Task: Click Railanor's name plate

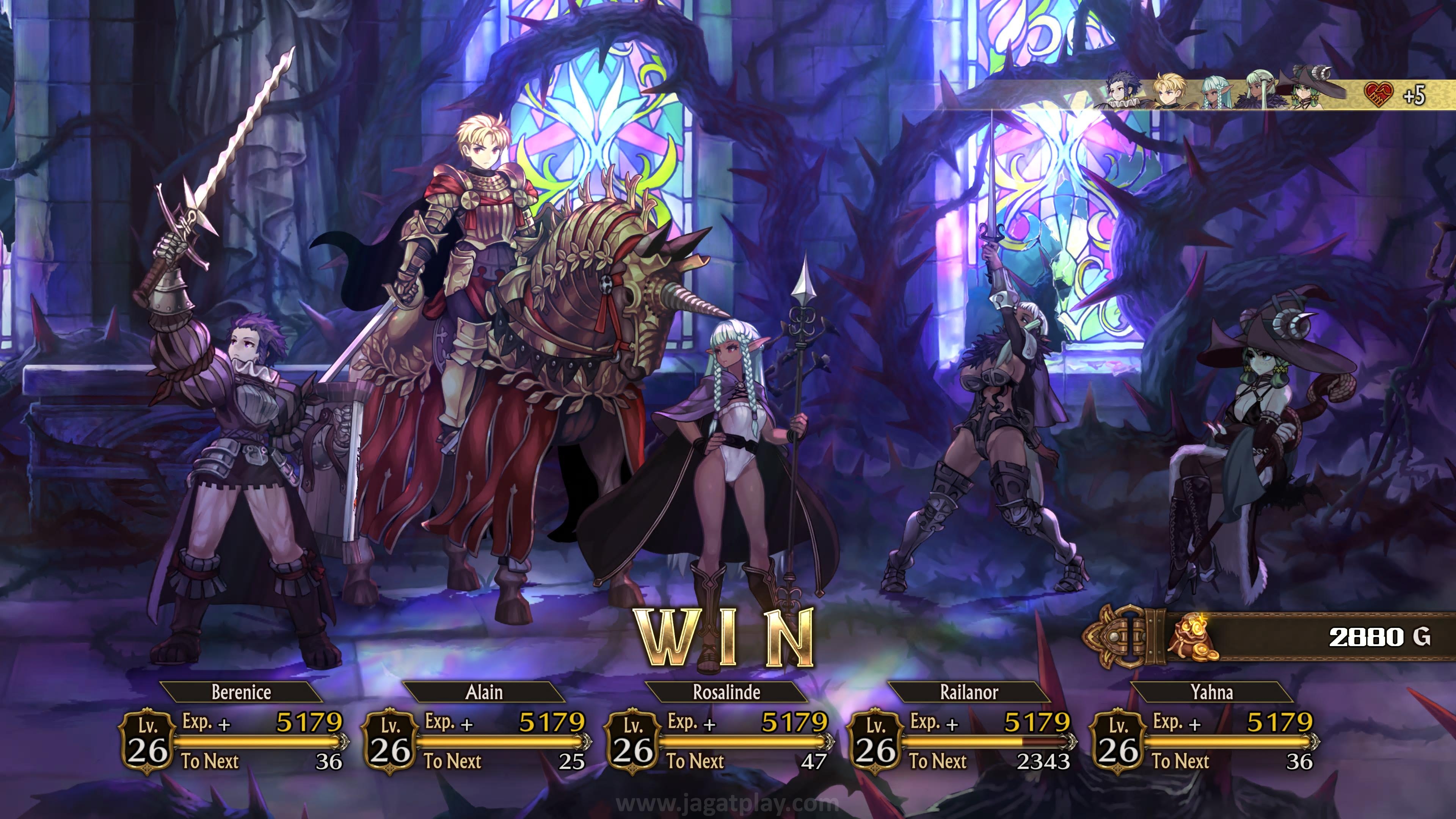Action: point(969,692)
